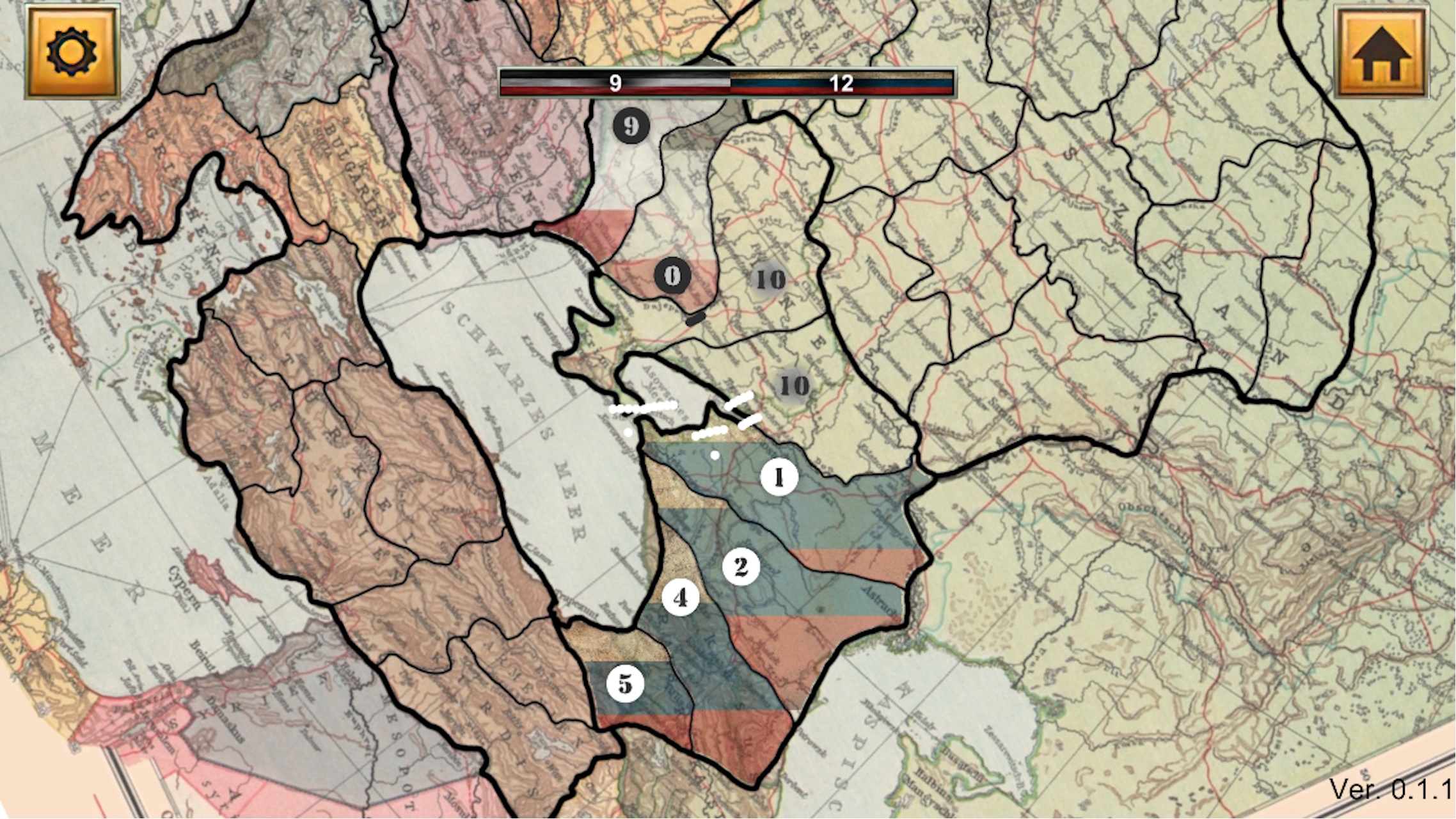Tap the army marker numbered 4
This screenshot has height=819, width=1456.
[680, 599]
